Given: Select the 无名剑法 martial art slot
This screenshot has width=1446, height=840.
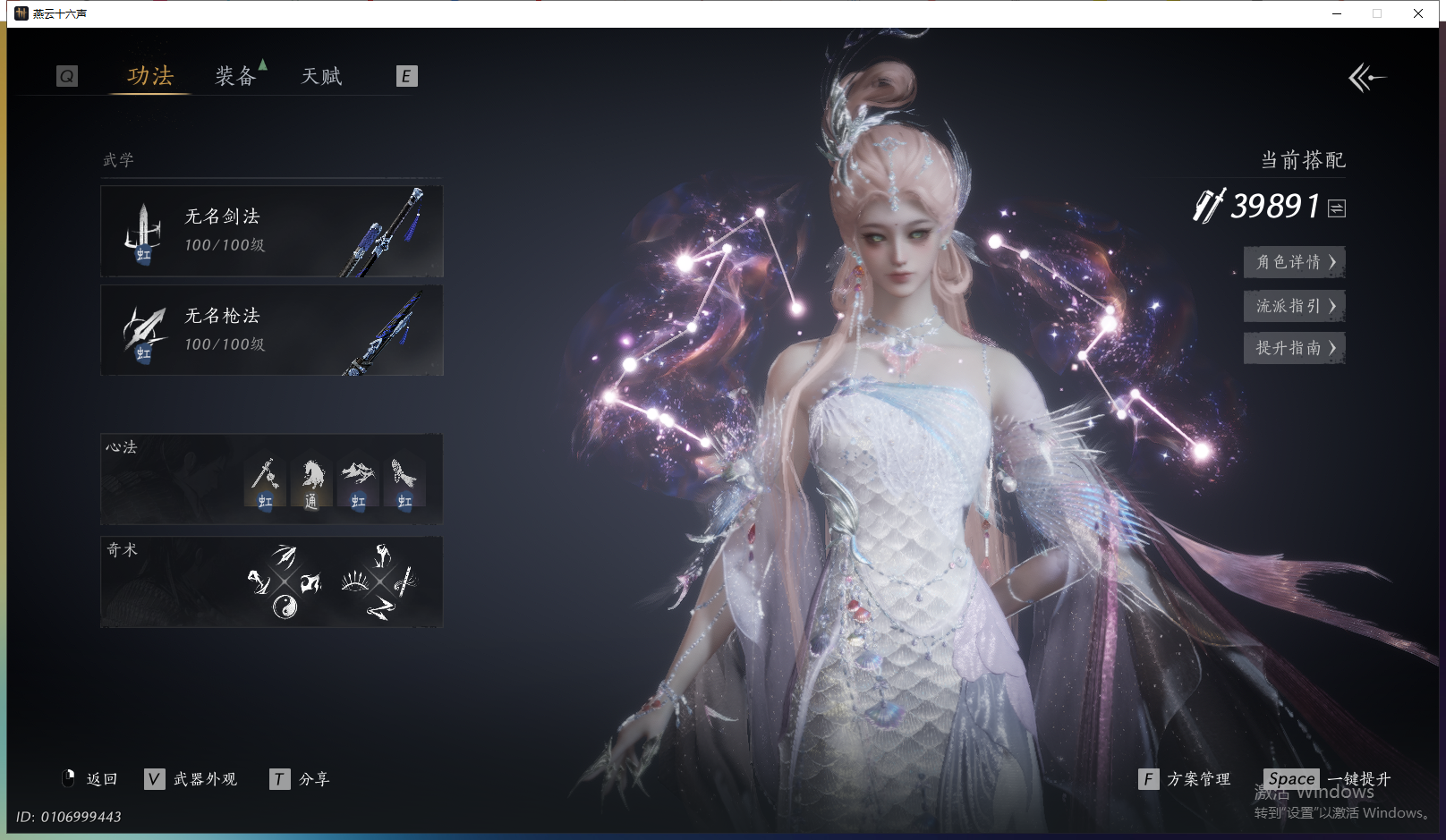Looking at the screenshot, I should point(271,232).
